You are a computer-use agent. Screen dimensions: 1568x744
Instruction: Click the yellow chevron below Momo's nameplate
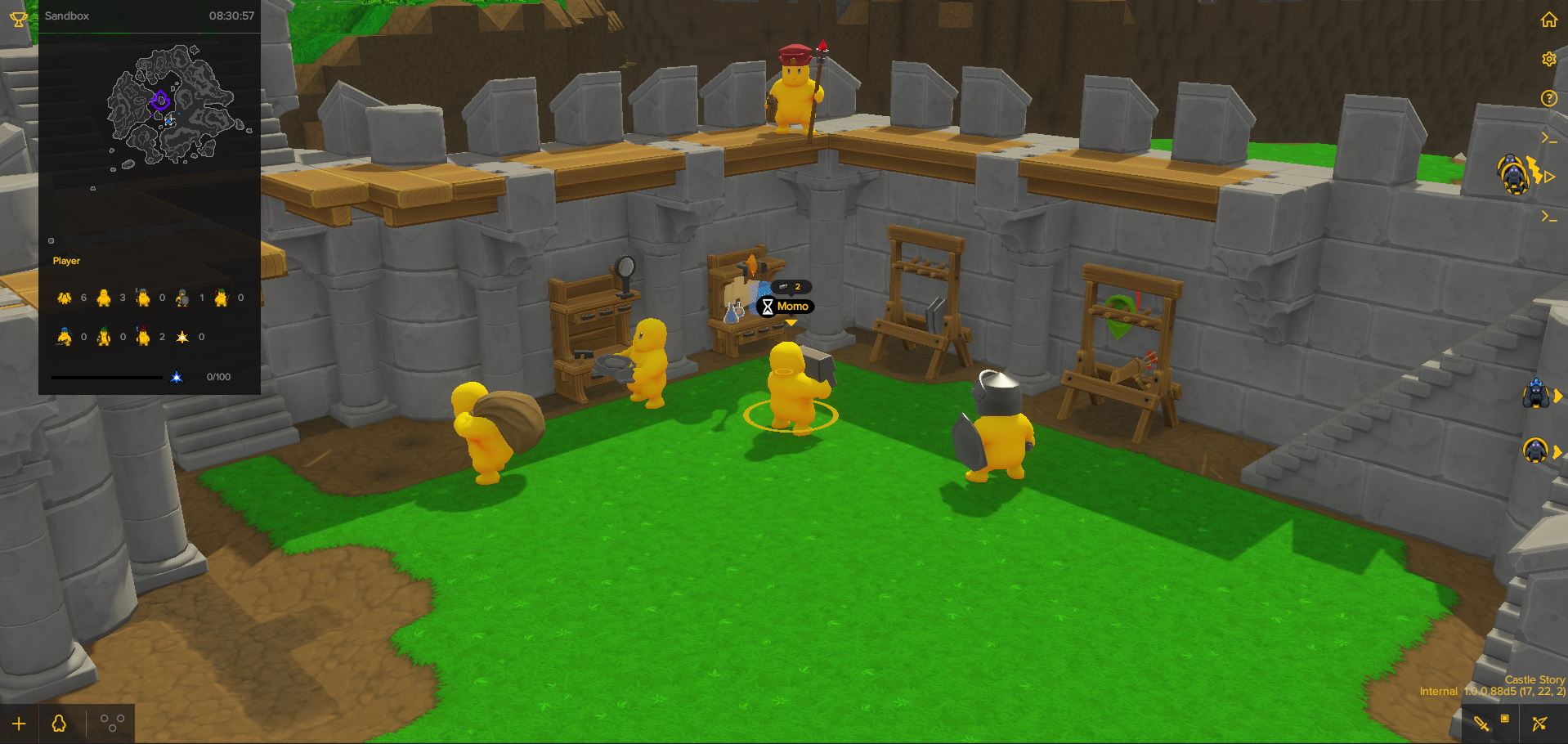click(x=791, y=322)
